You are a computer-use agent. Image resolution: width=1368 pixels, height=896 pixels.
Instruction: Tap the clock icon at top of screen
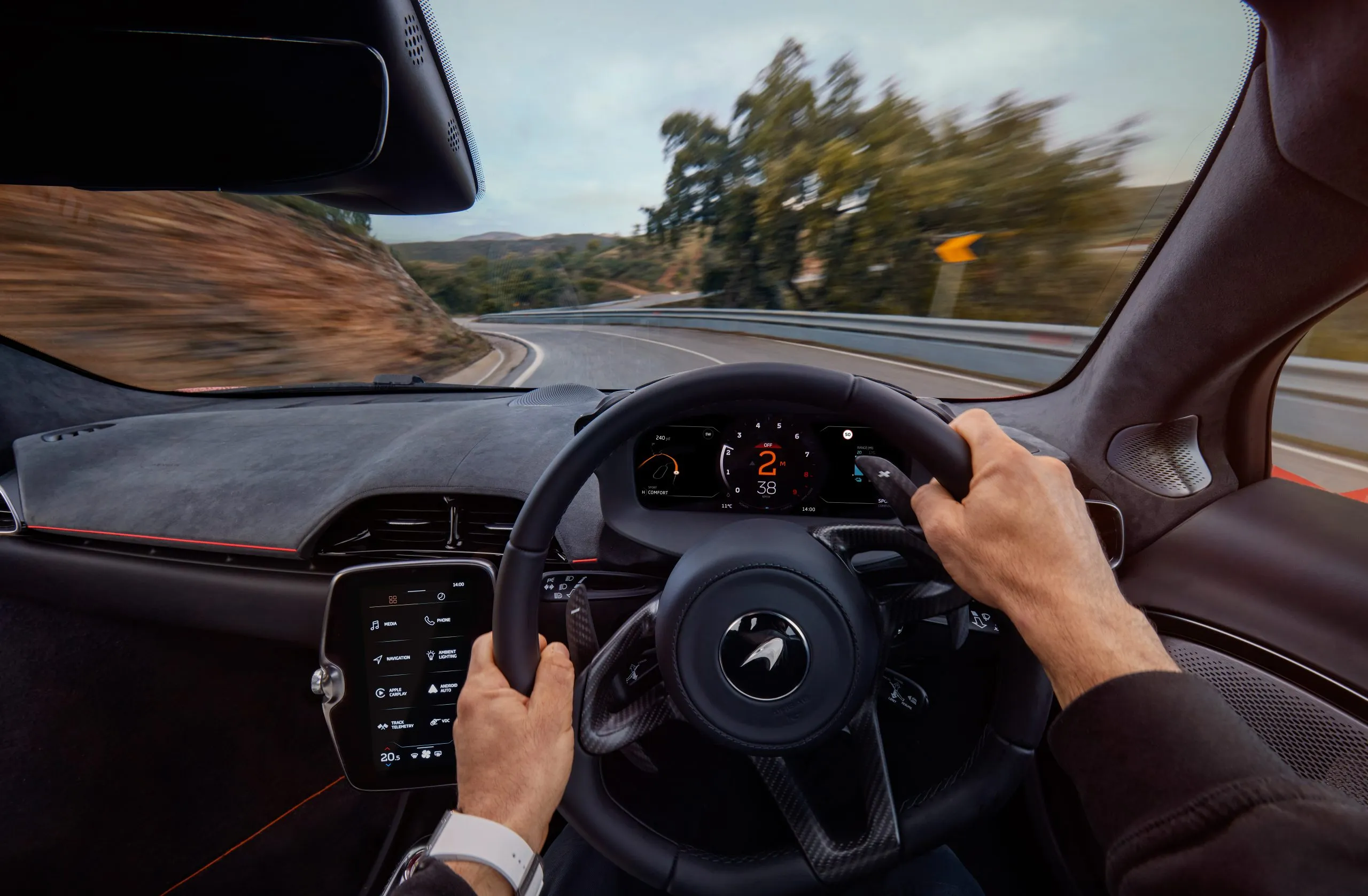click(441, 597)
